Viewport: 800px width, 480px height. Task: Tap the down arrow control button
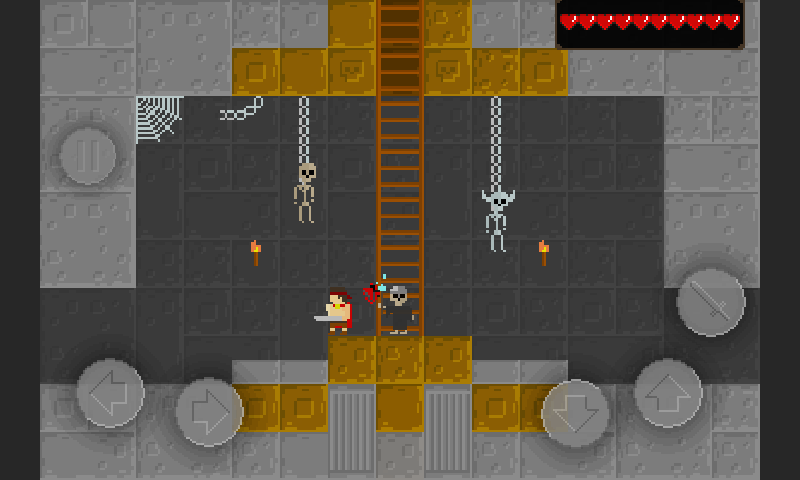coord(576,413)
